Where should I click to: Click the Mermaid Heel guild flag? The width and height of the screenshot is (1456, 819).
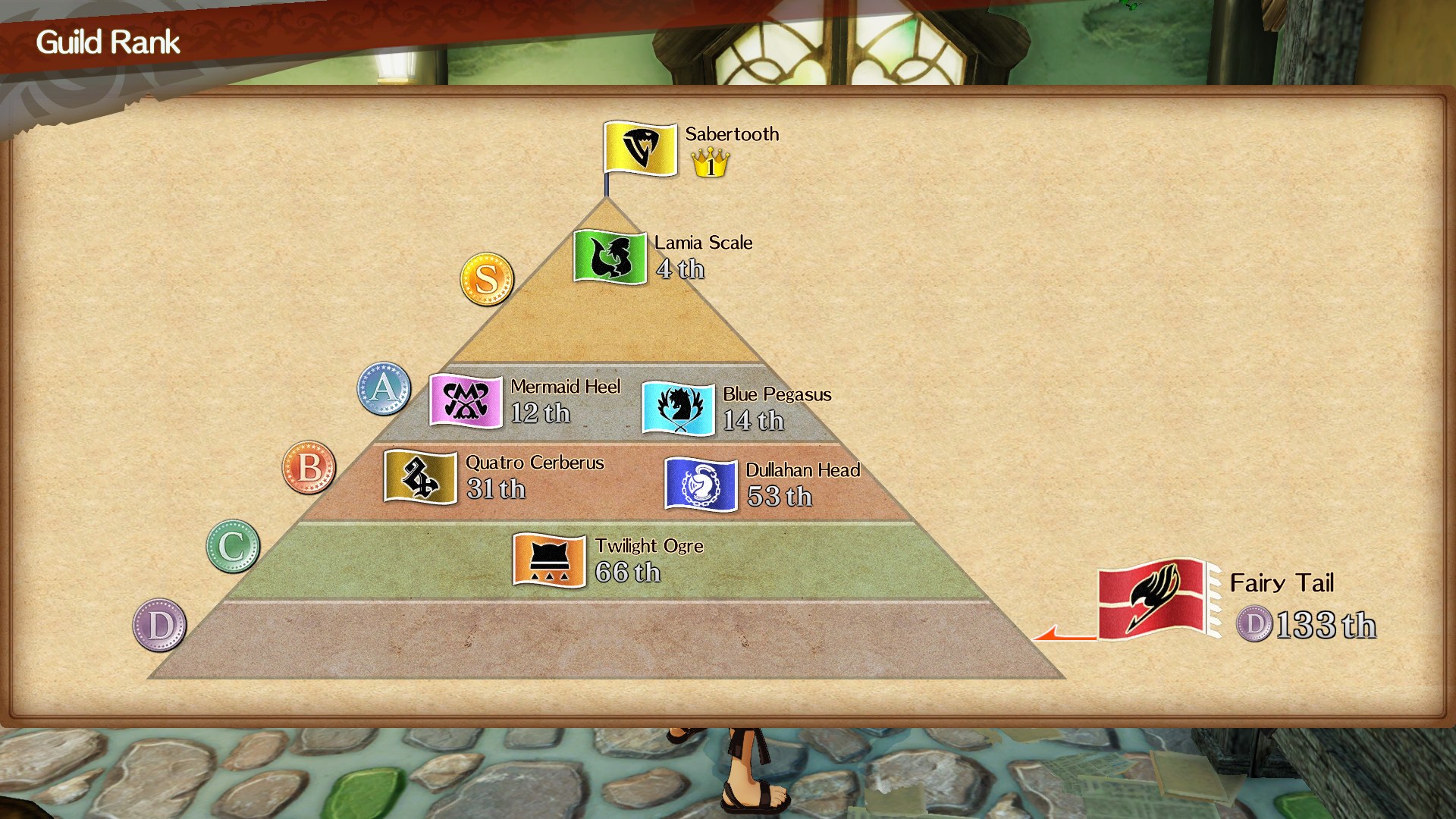point(466,400)
